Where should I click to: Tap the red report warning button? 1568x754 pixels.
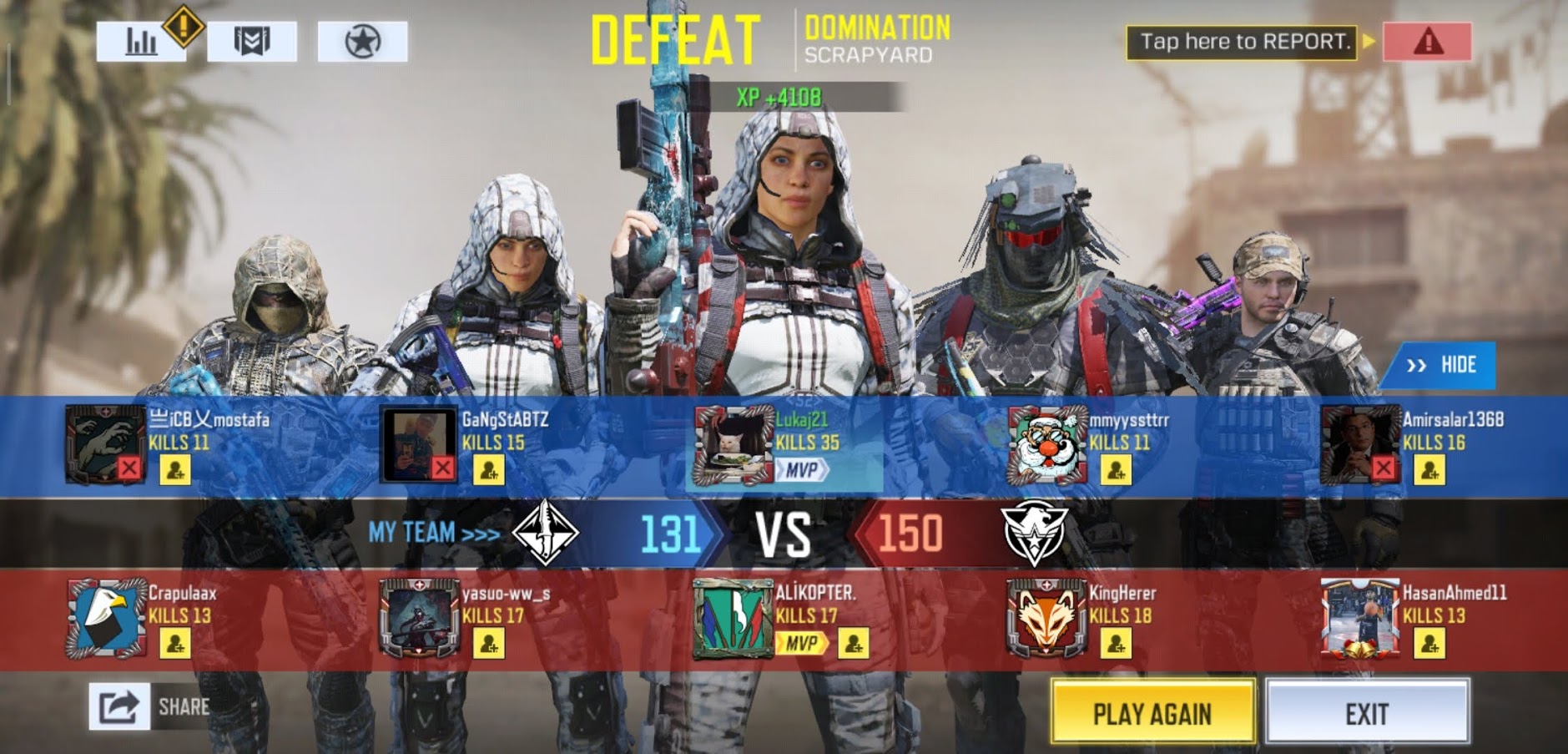pyautogui.click(x=1427, y=41)
